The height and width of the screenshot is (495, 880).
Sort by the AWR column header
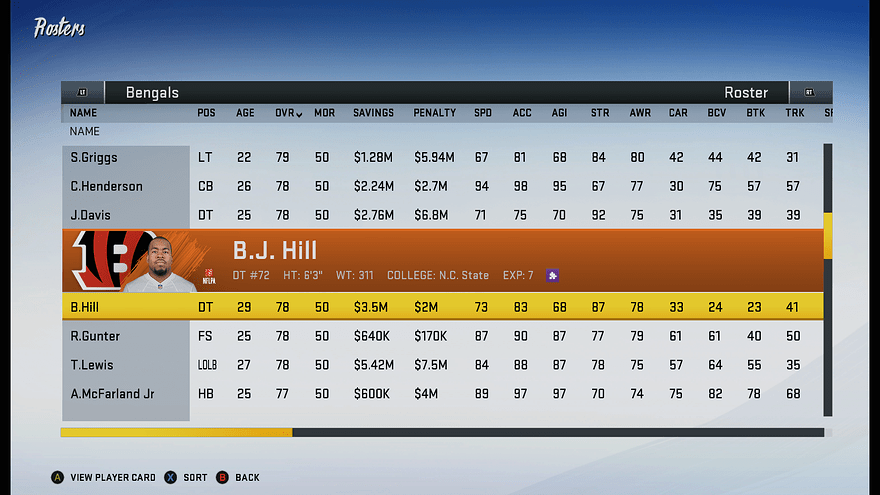pyautogui.click(x=640, y=113)
